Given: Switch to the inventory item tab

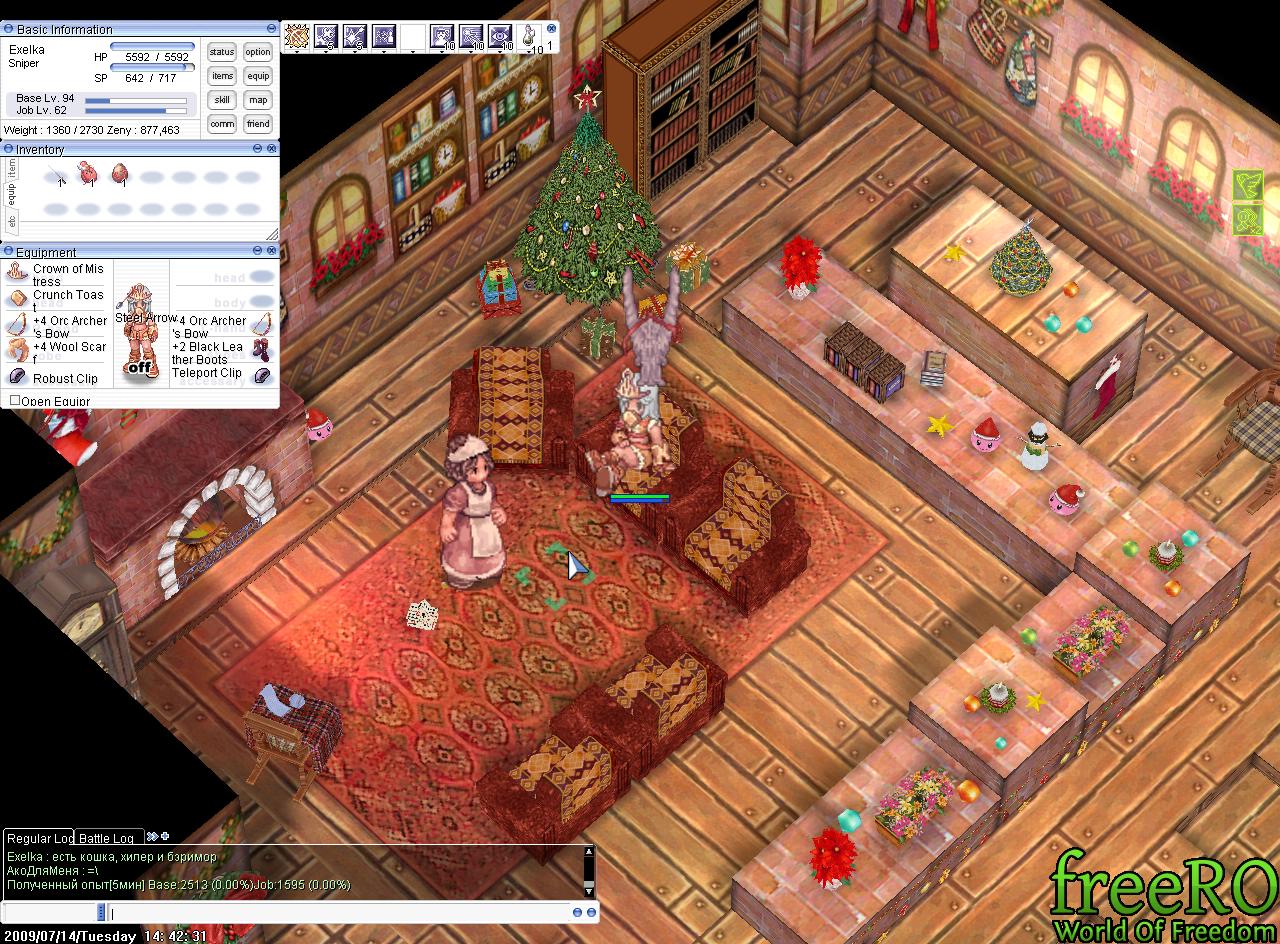Looking at the screenshot, I should pyautogui.click(x=12, y=168).
